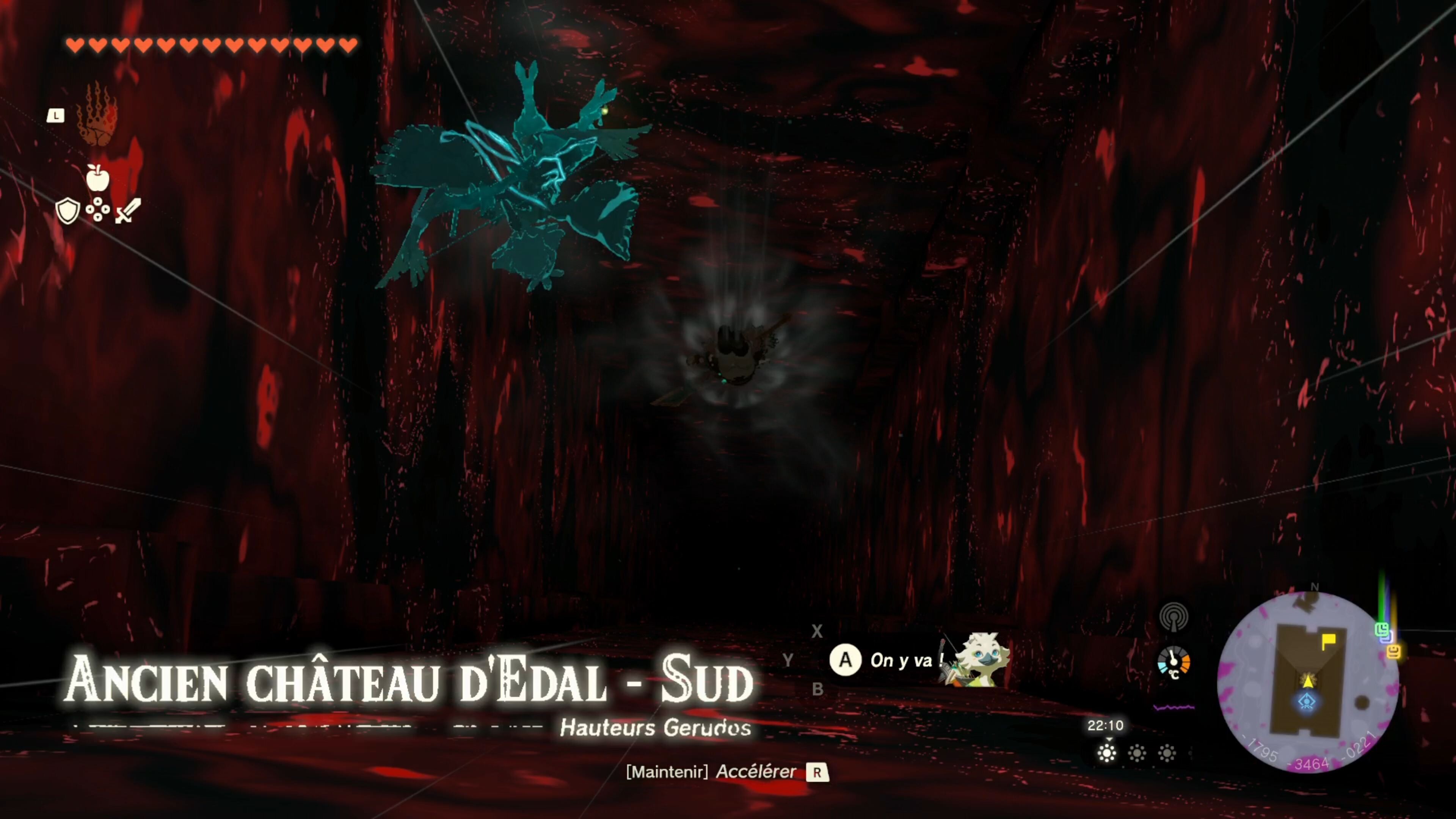Select the yellow flag marker on minimap
1456x819 pixels.
pos(1328,641)
